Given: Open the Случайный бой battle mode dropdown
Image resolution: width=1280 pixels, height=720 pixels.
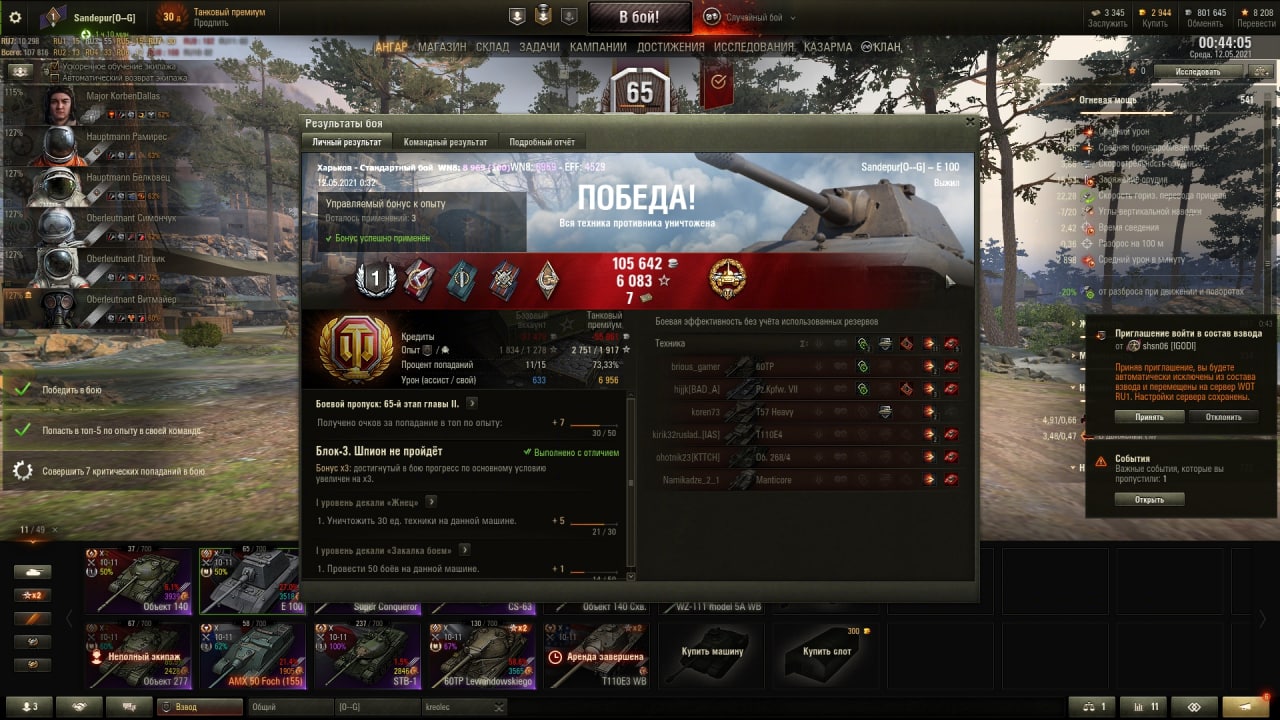Looking at the screenshot, I should coord(752,17).
